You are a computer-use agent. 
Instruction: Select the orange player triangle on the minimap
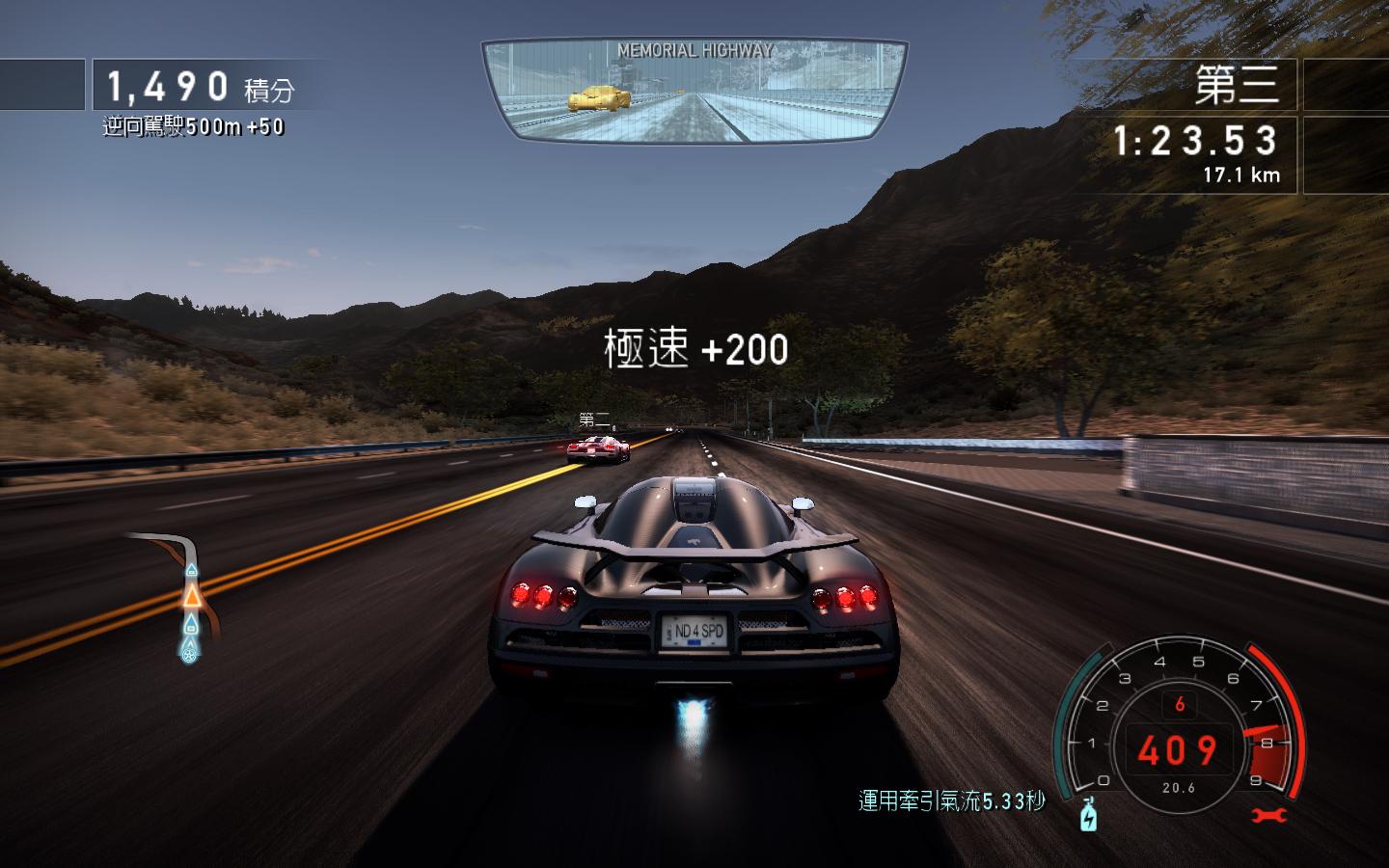coord(192,596)
